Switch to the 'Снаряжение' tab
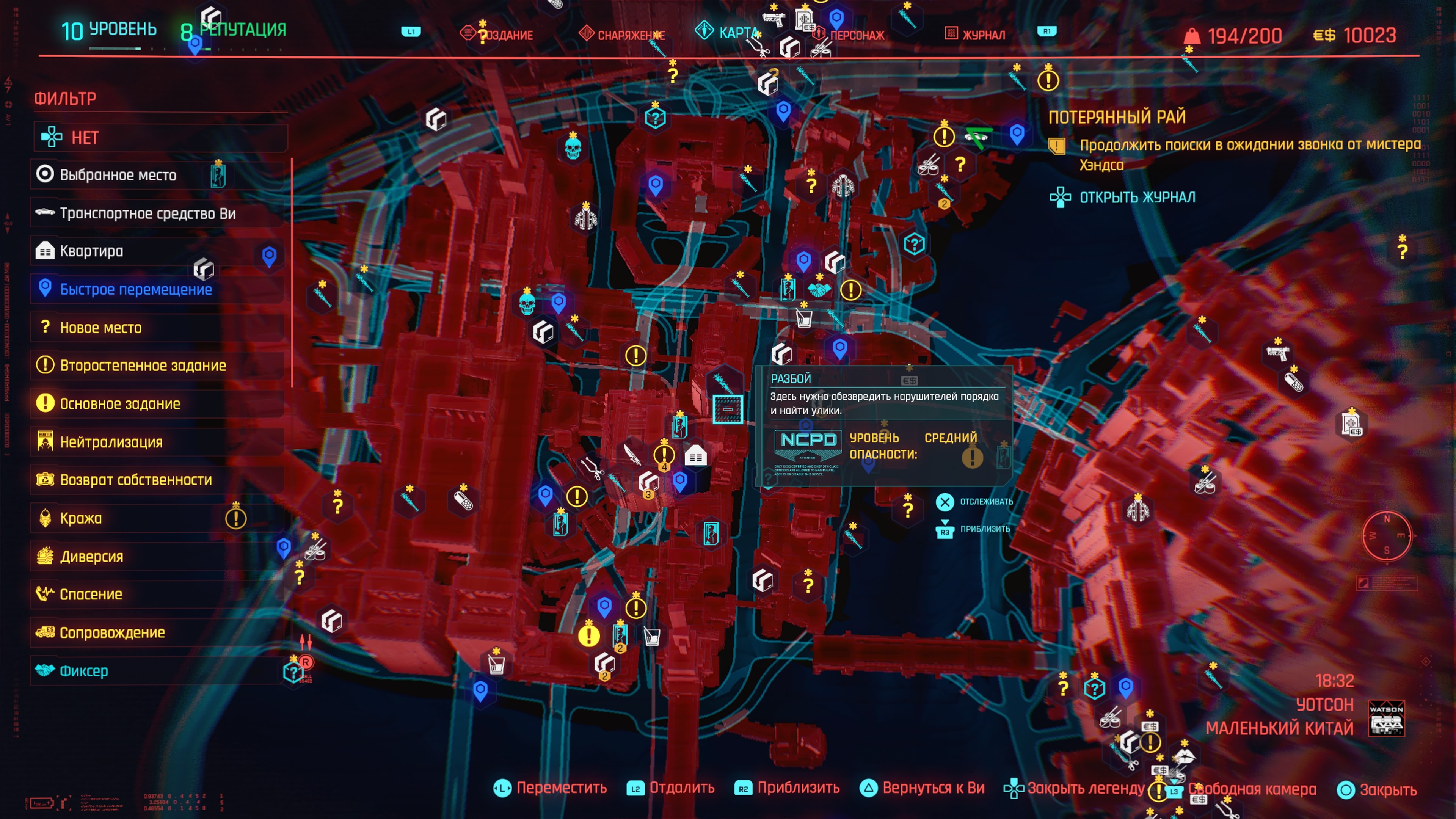The height and width of the screenshot is (819, 1456). pos(630,35)
